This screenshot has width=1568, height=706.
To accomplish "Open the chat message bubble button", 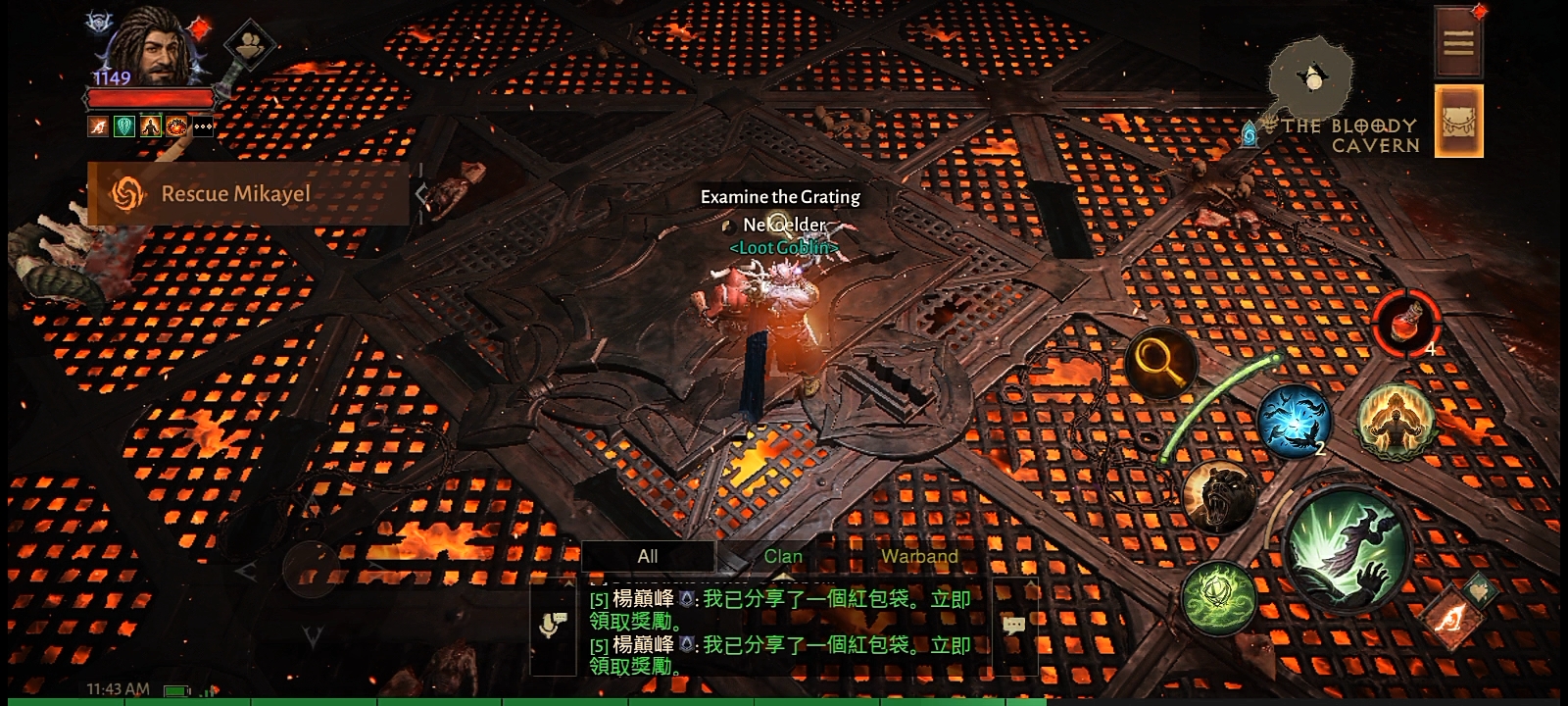I will coord(1014,625).
